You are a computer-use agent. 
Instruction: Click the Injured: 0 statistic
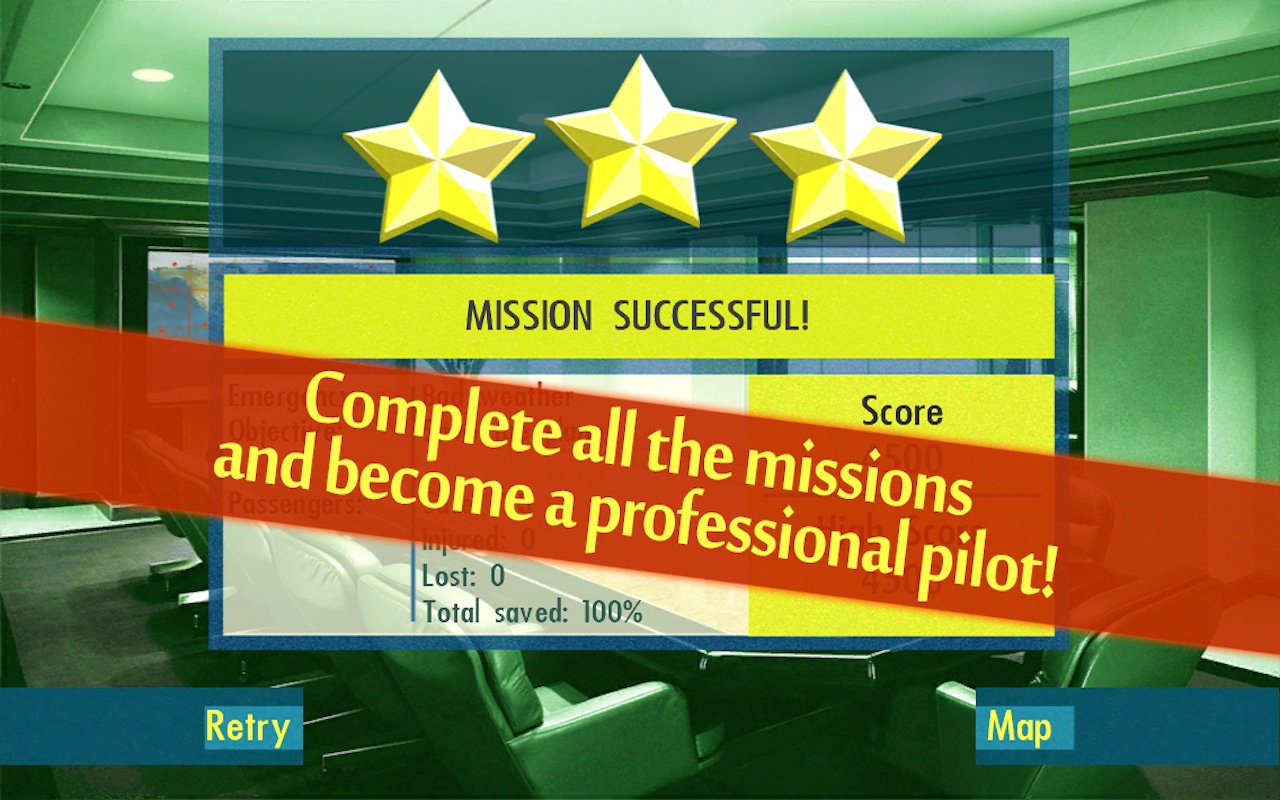click(478, 540)
